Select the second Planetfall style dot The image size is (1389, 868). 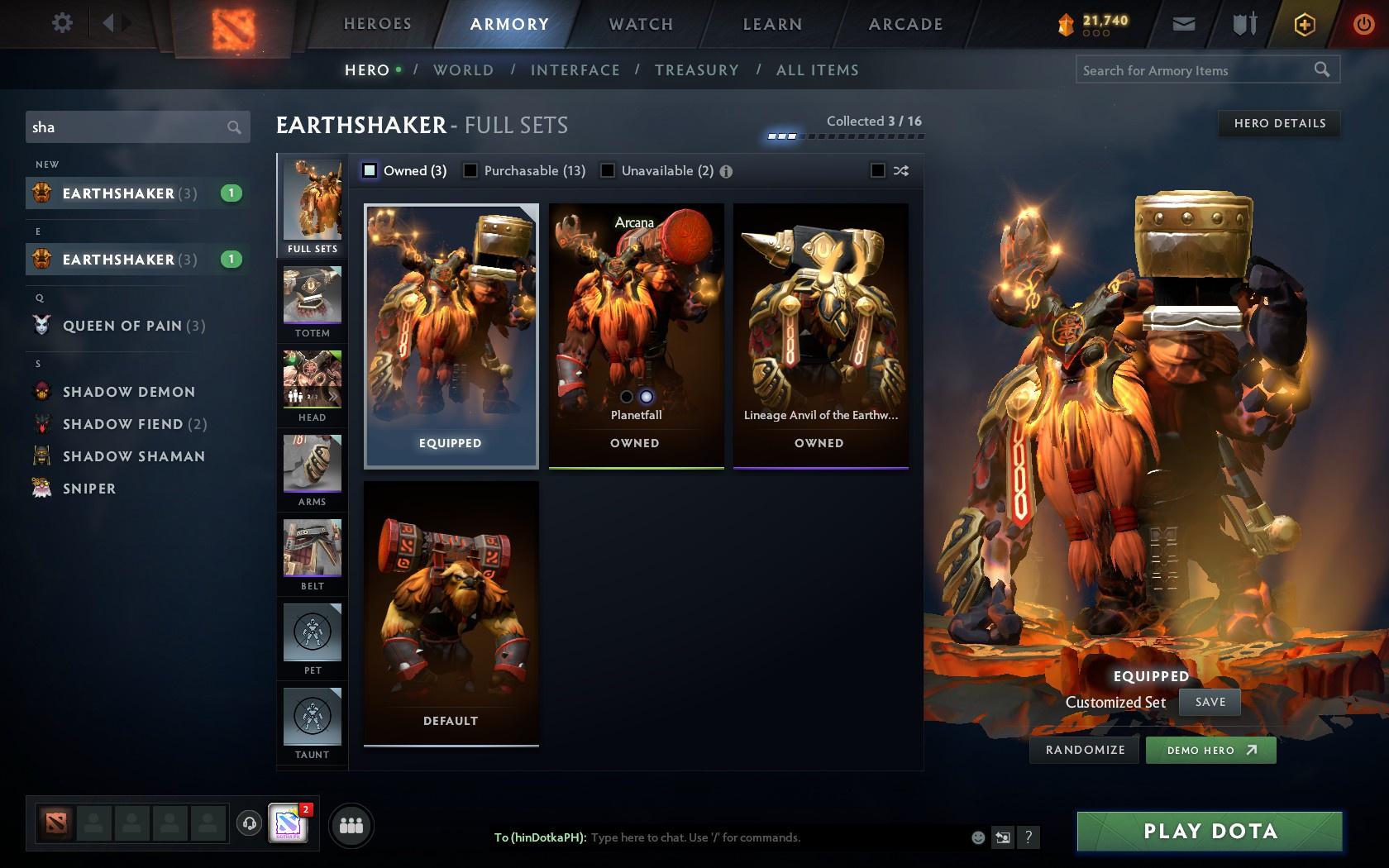coord(646,395)
